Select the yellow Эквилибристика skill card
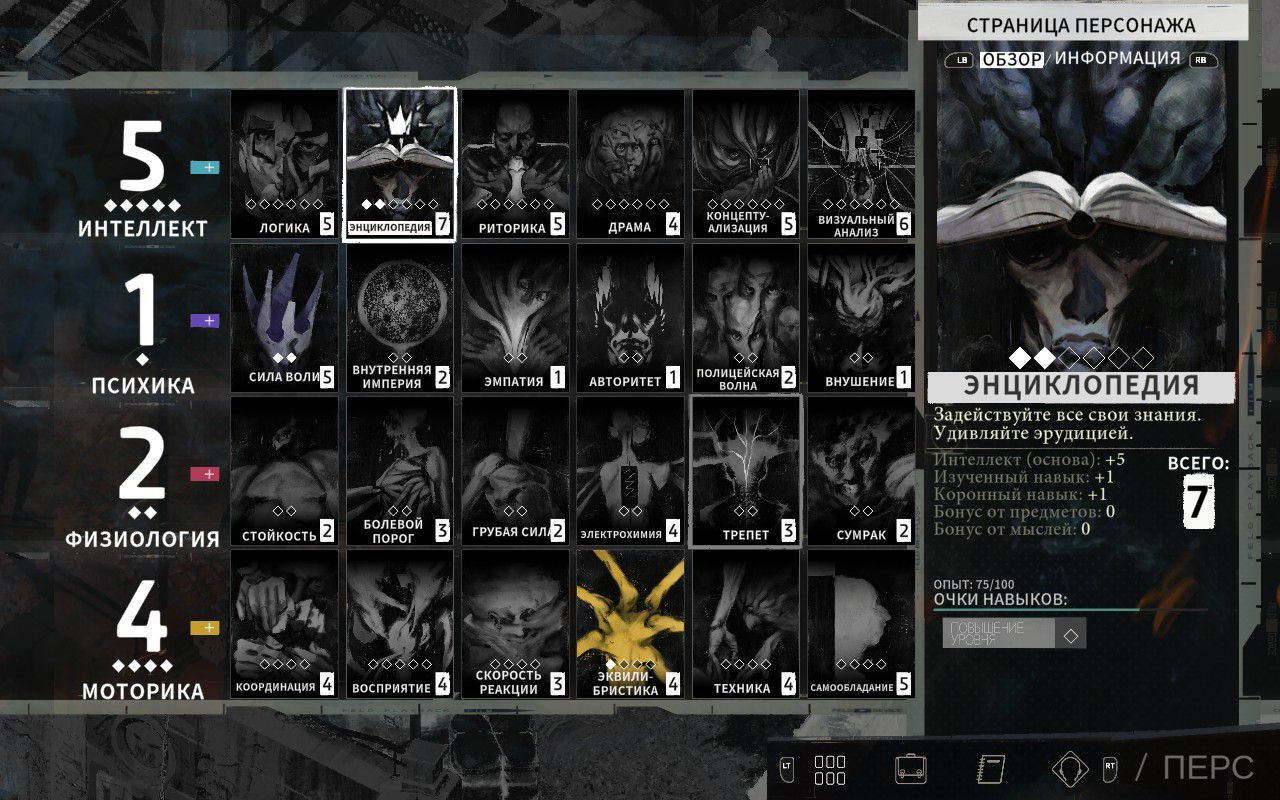This screenshot has height=800, width=1280. [x=630, y=625]
